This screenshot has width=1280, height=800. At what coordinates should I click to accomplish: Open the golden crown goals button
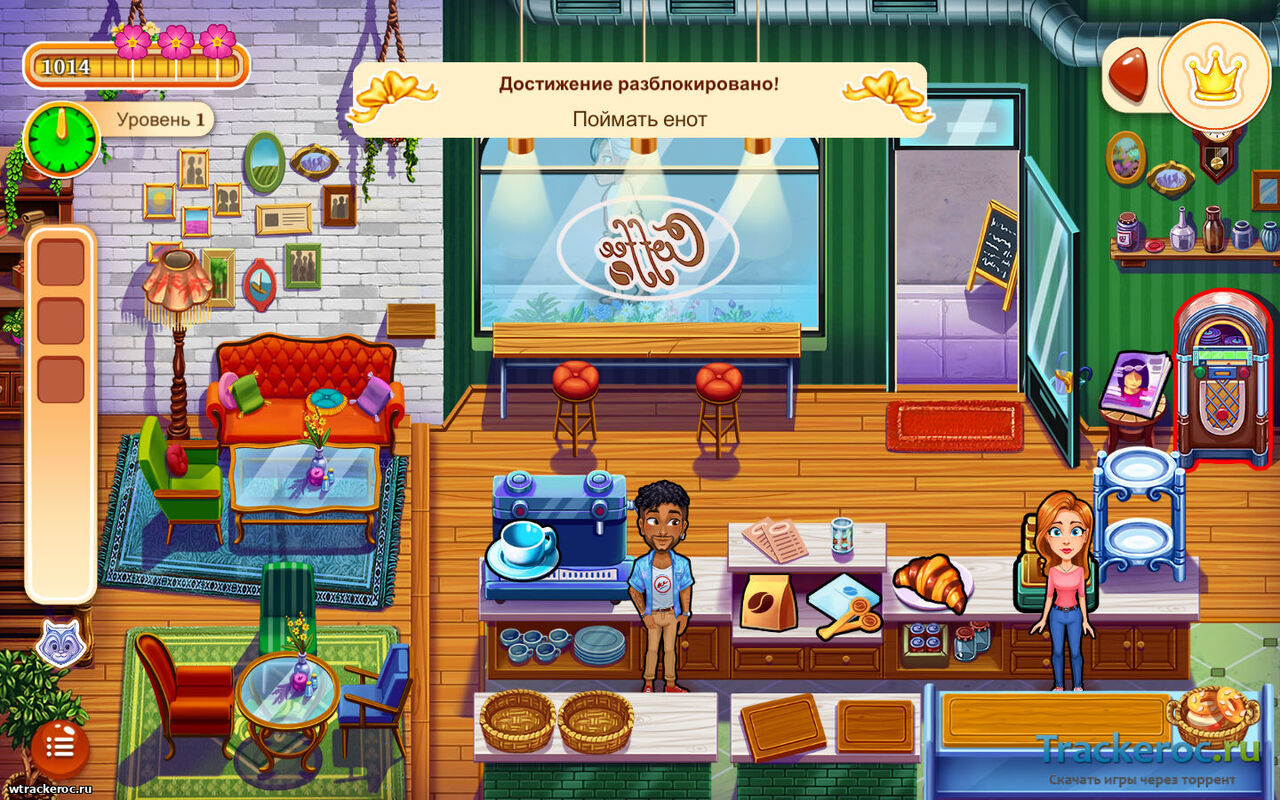point(1216,75)
